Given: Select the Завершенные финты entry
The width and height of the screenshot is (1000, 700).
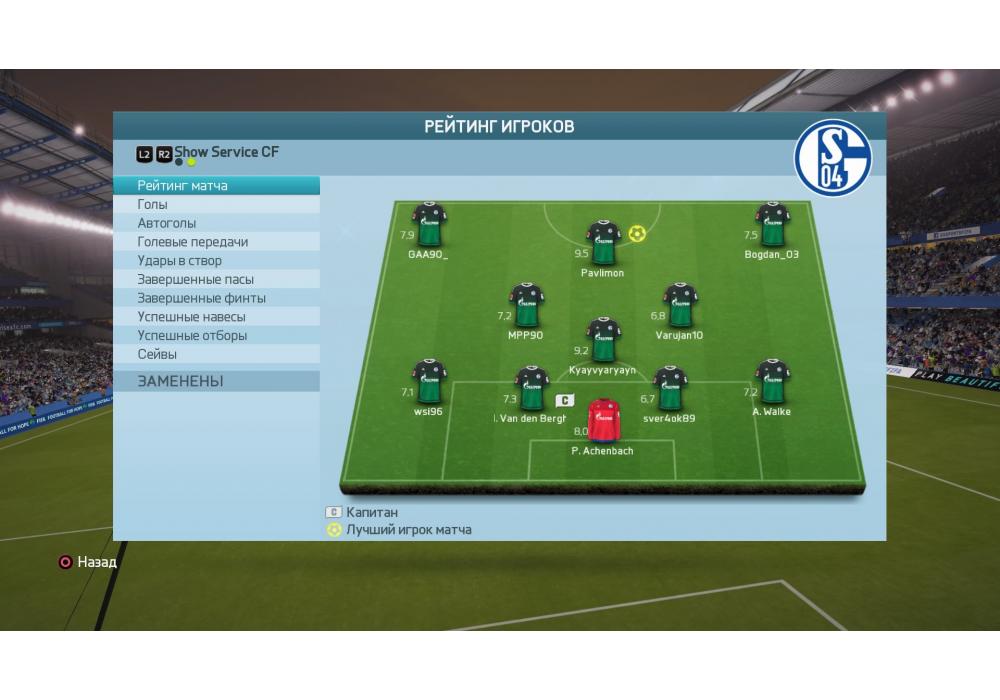Looking at the screenshot, I should tap(216, 298).
